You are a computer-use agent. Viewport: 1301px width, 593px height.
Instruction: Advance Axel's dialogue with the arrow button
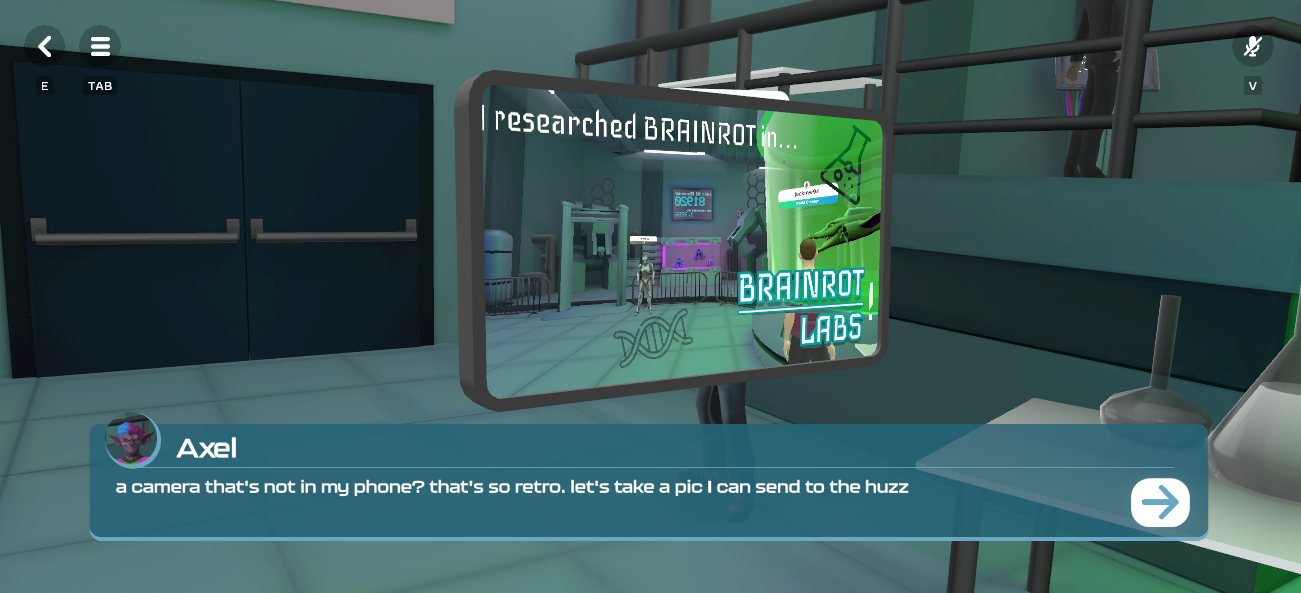[x=1160, y=502]
